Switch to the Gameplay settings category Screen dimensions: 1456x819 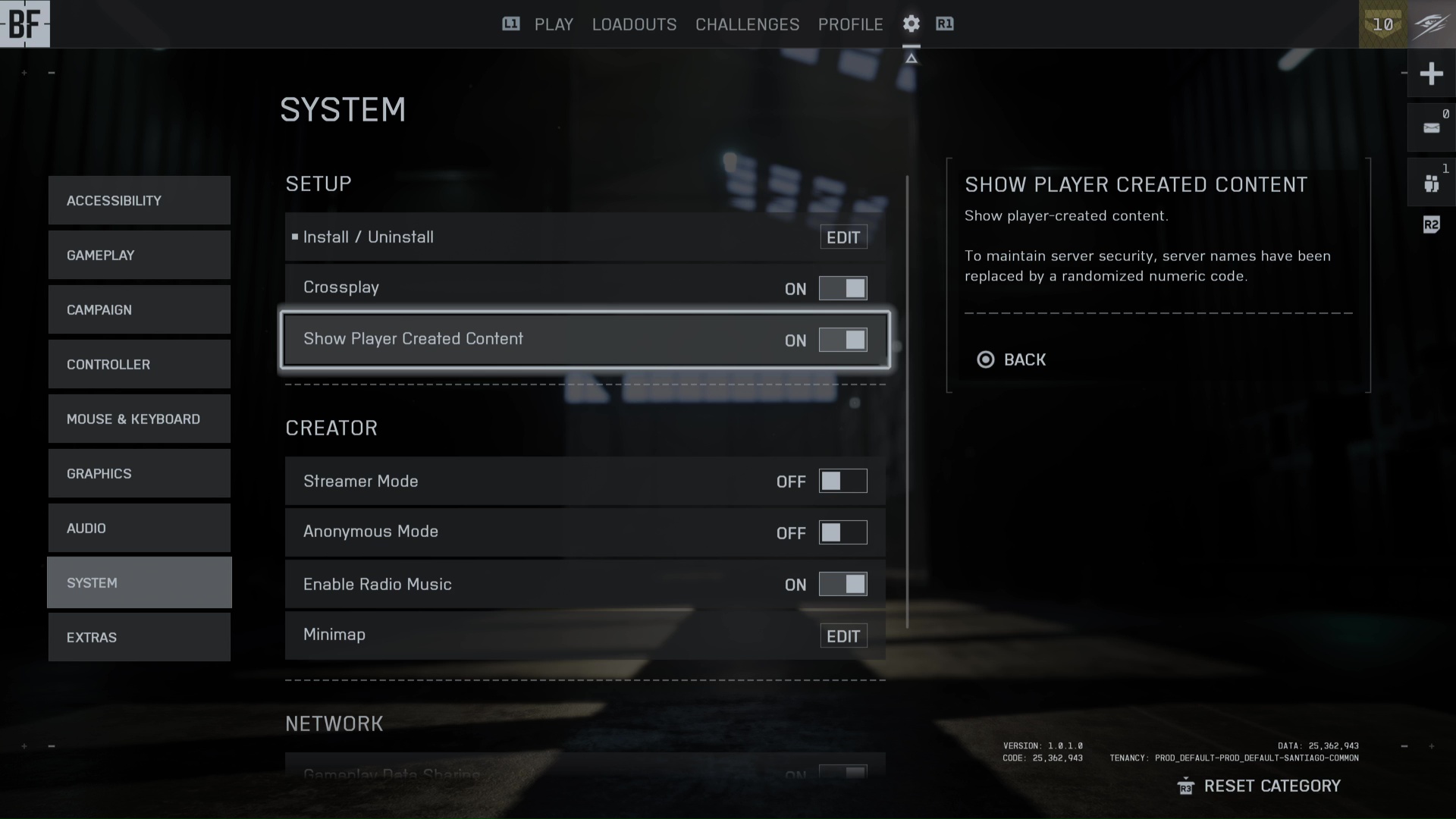coord(139,255)
